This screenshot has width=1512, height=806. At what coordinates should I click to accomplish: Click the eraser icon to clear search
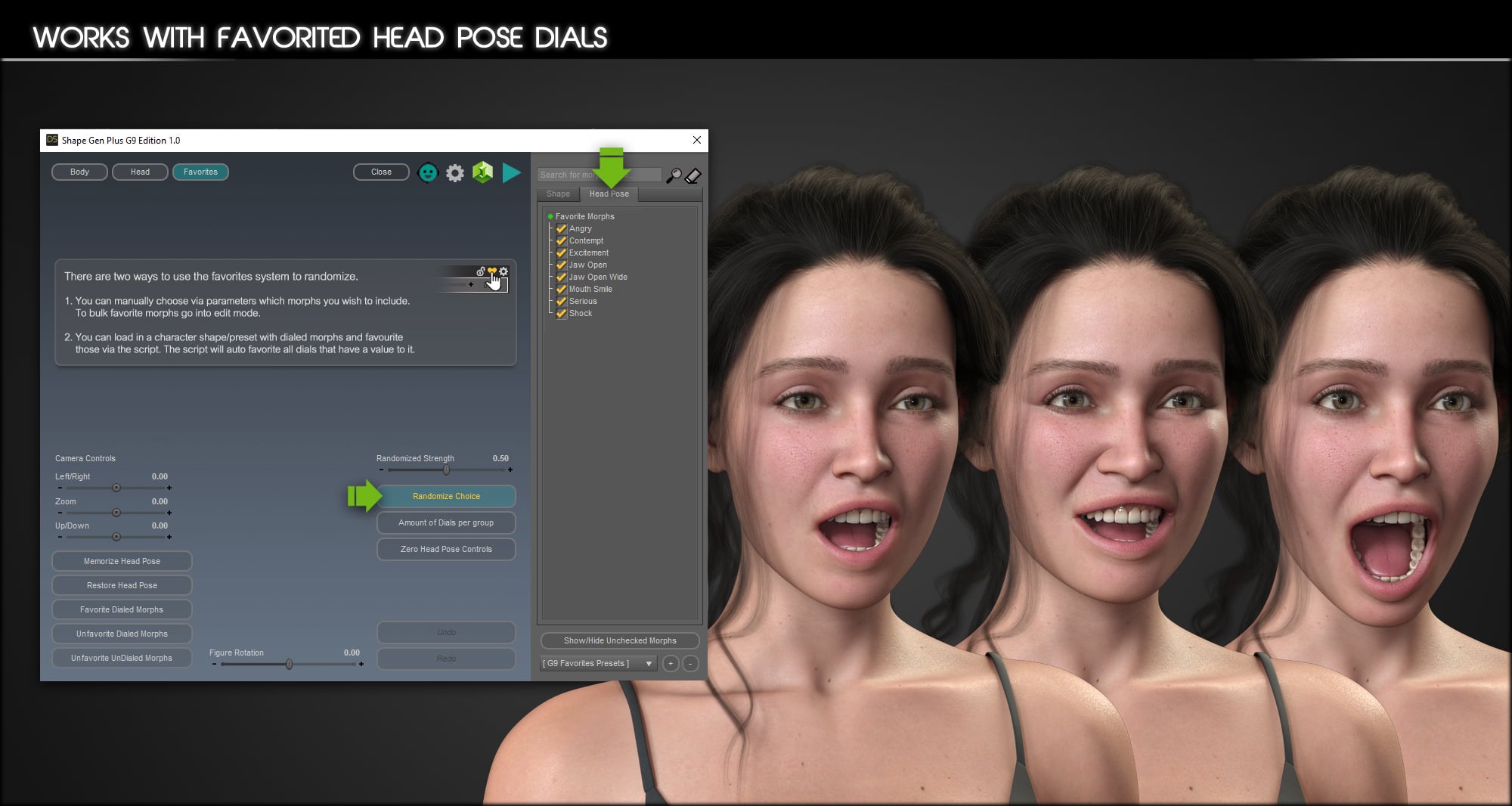click(x=692, y=176)
